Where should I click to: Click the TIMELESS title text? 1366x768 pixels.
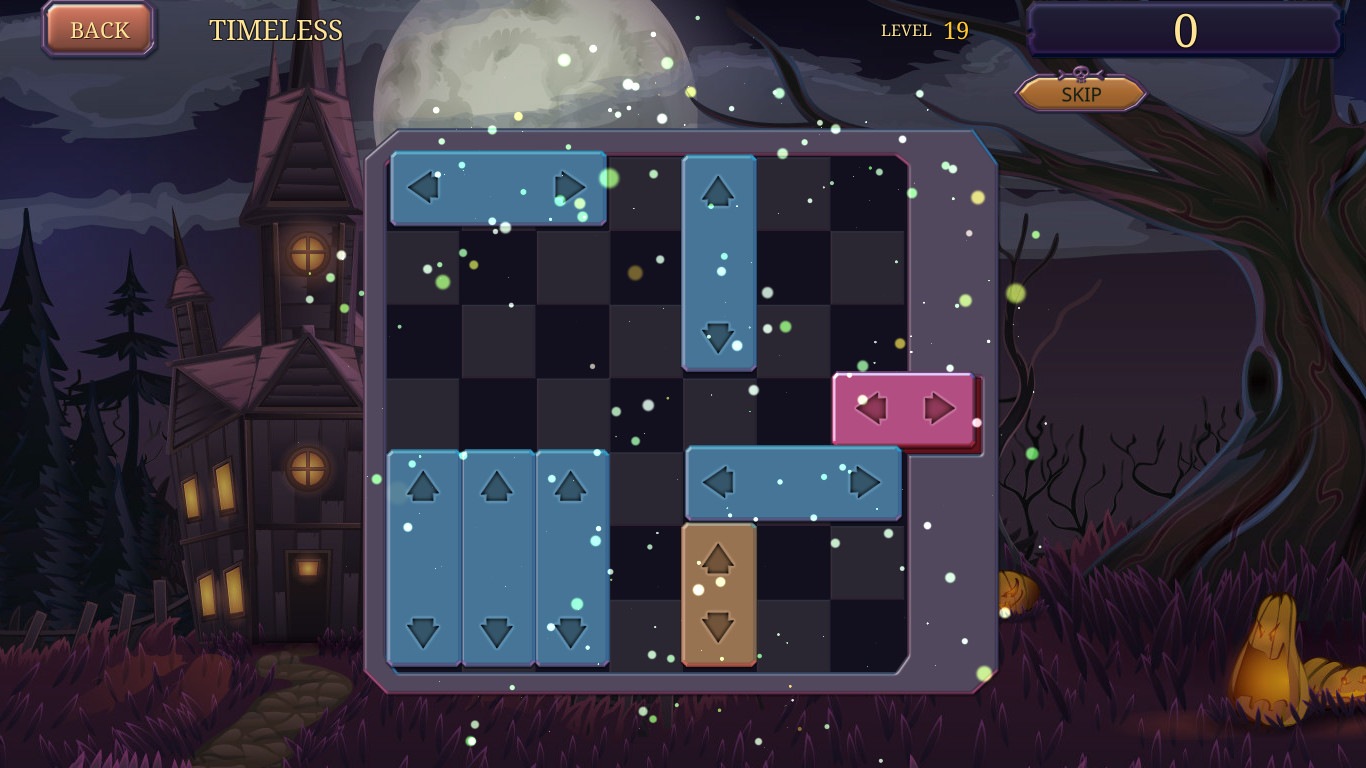pyautogui.click(x=275, y=30)
